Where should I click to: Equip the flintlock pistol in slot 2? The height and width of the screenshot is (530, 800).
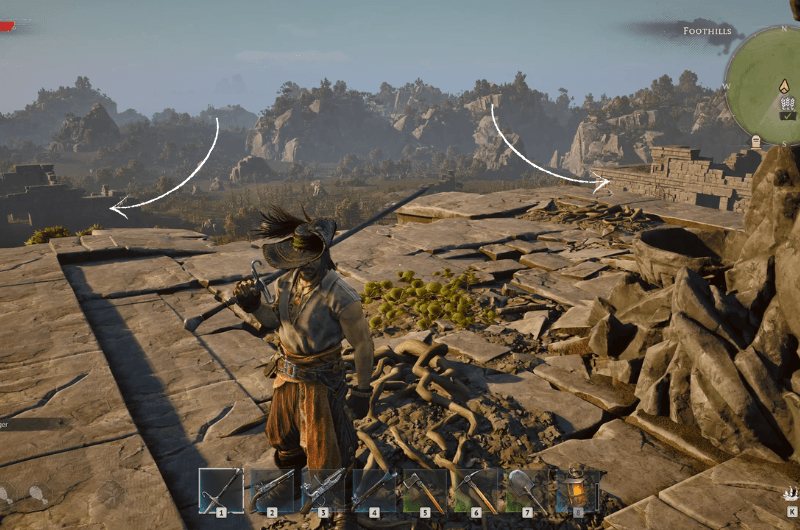coord(271,490)
